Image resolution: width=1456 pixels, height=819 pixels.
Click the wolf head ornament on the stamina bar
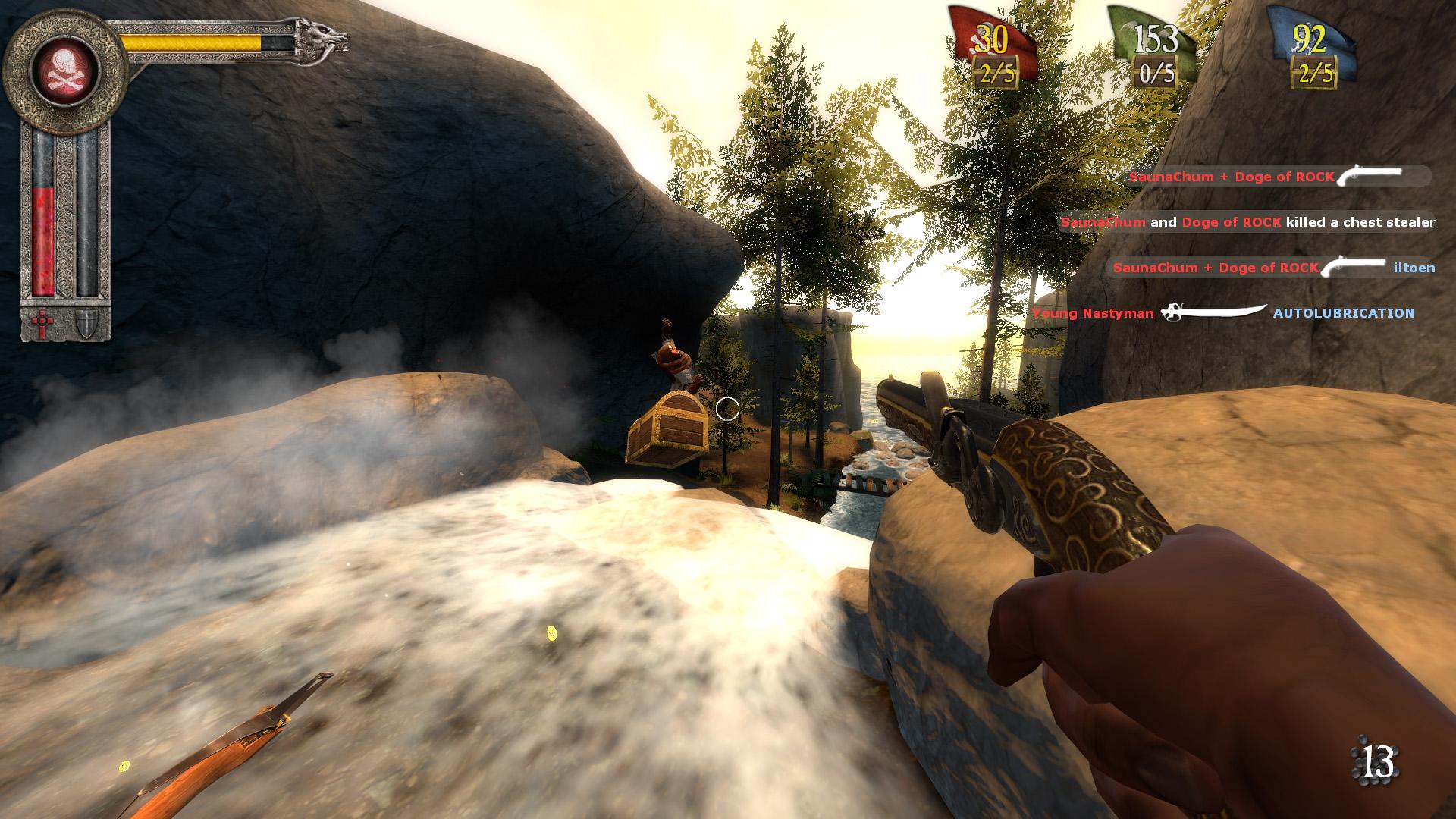[x=315, y=34]
